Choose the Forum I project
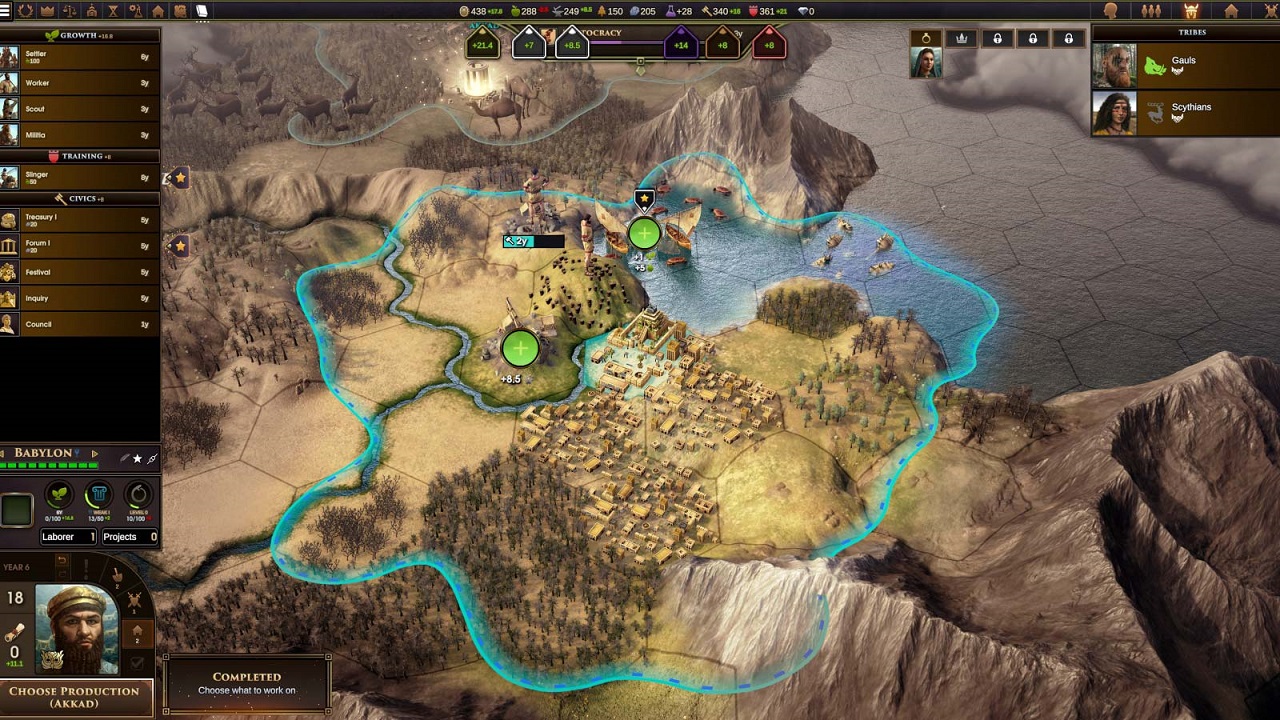This screenshot has width=1280, height=720. click(80, 246)
